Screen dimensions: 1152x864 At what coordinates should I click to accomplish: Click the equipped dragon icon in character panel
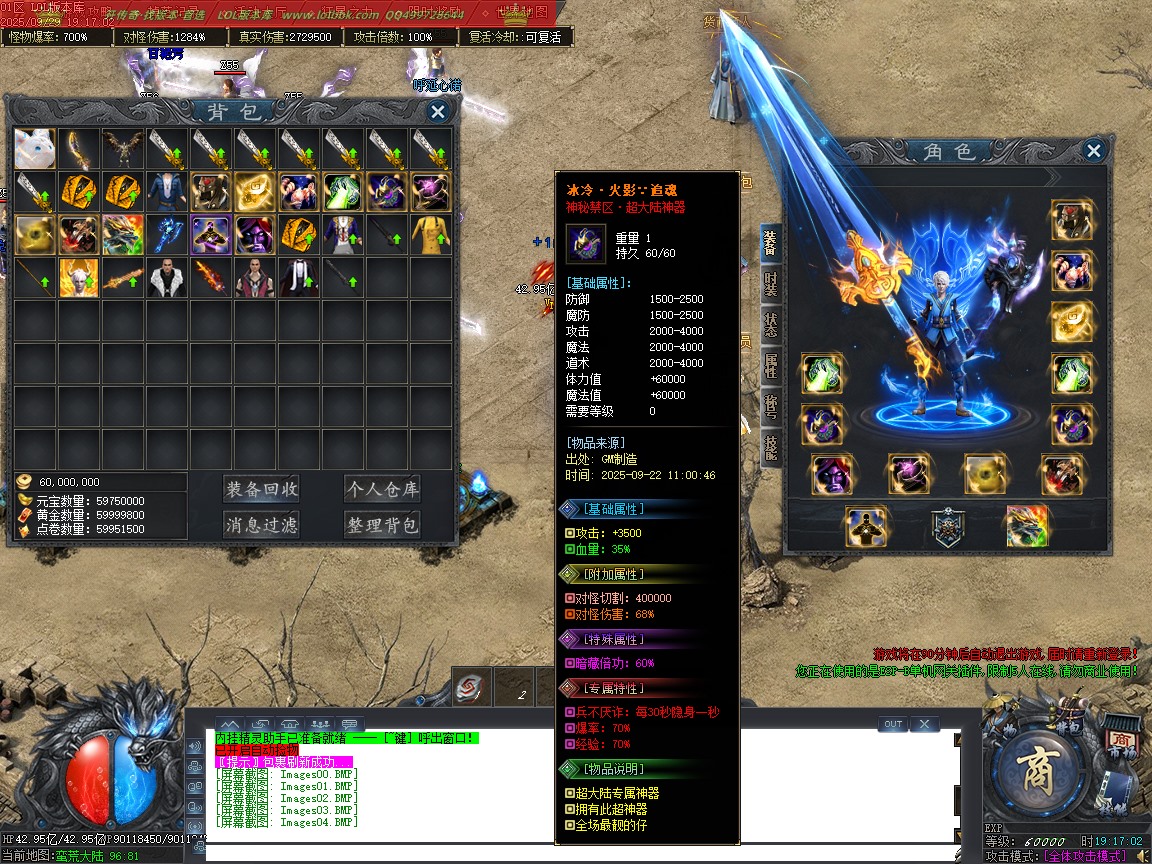point(1027,526)
